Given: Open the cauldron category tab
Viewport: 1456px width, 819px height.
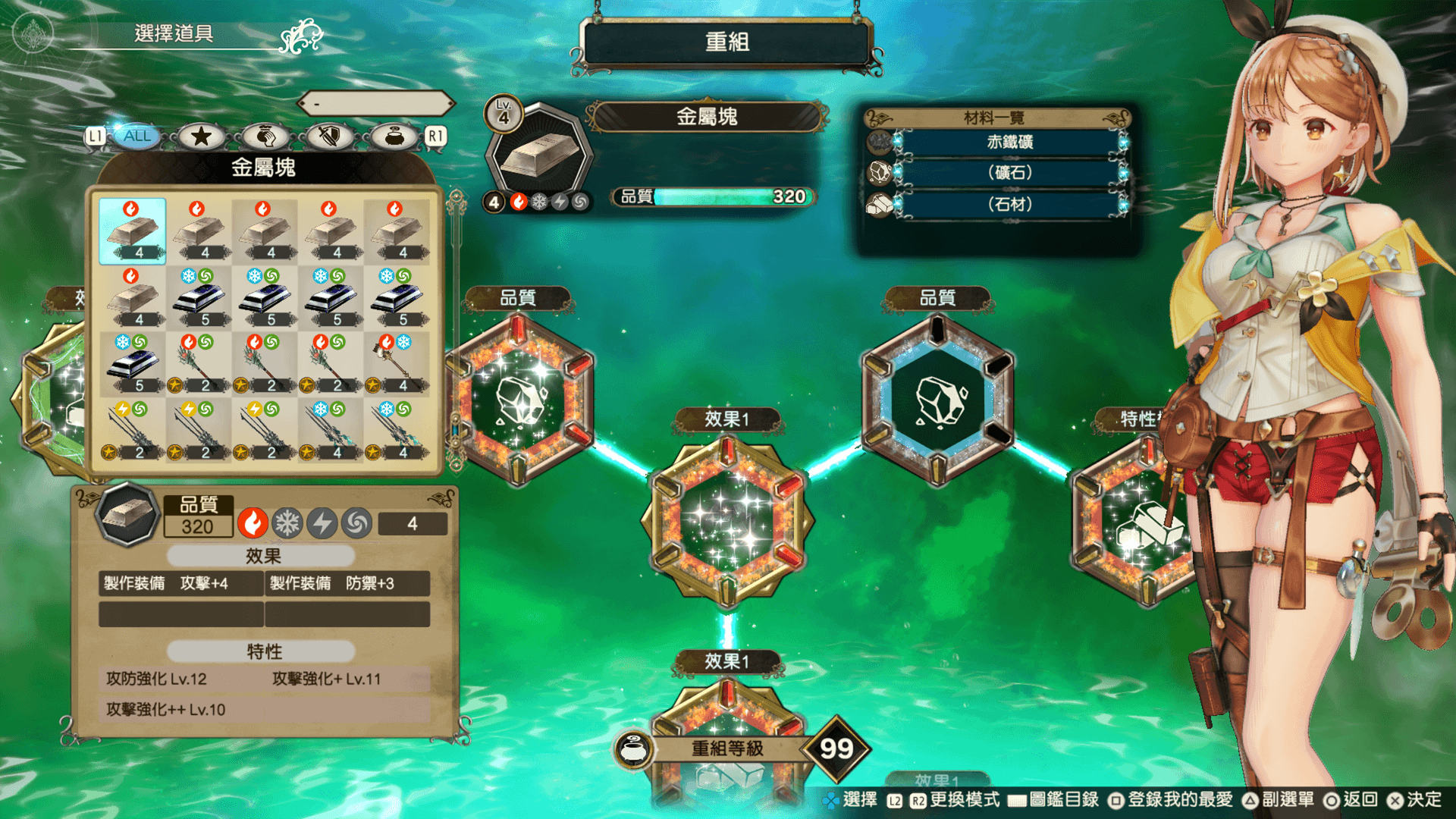Looking at the screenshot, I should pyautogui.click(x=394, y=136).
